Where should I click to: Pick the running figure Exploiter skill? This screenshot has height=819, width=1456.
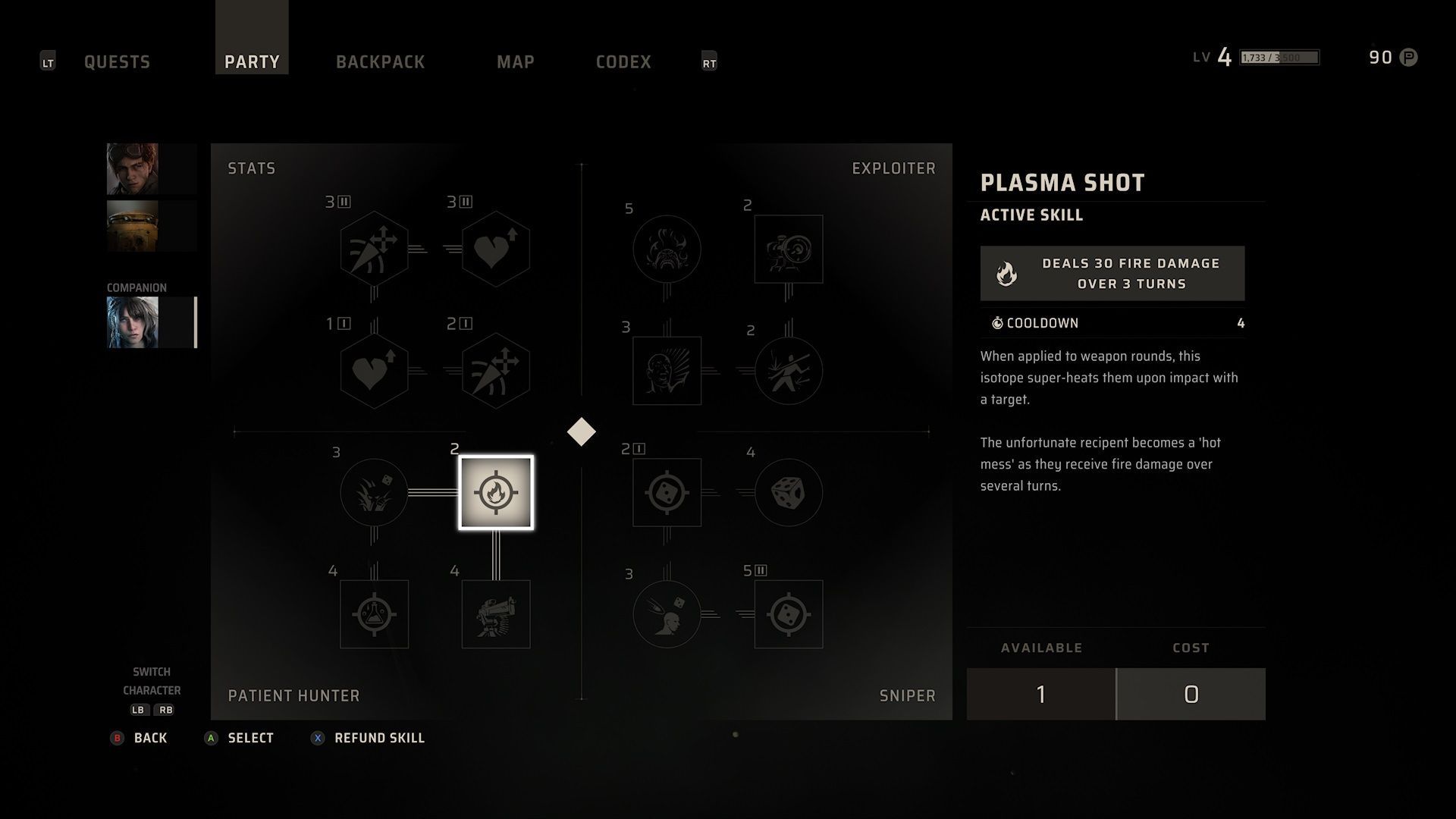(x=789, y=371)
